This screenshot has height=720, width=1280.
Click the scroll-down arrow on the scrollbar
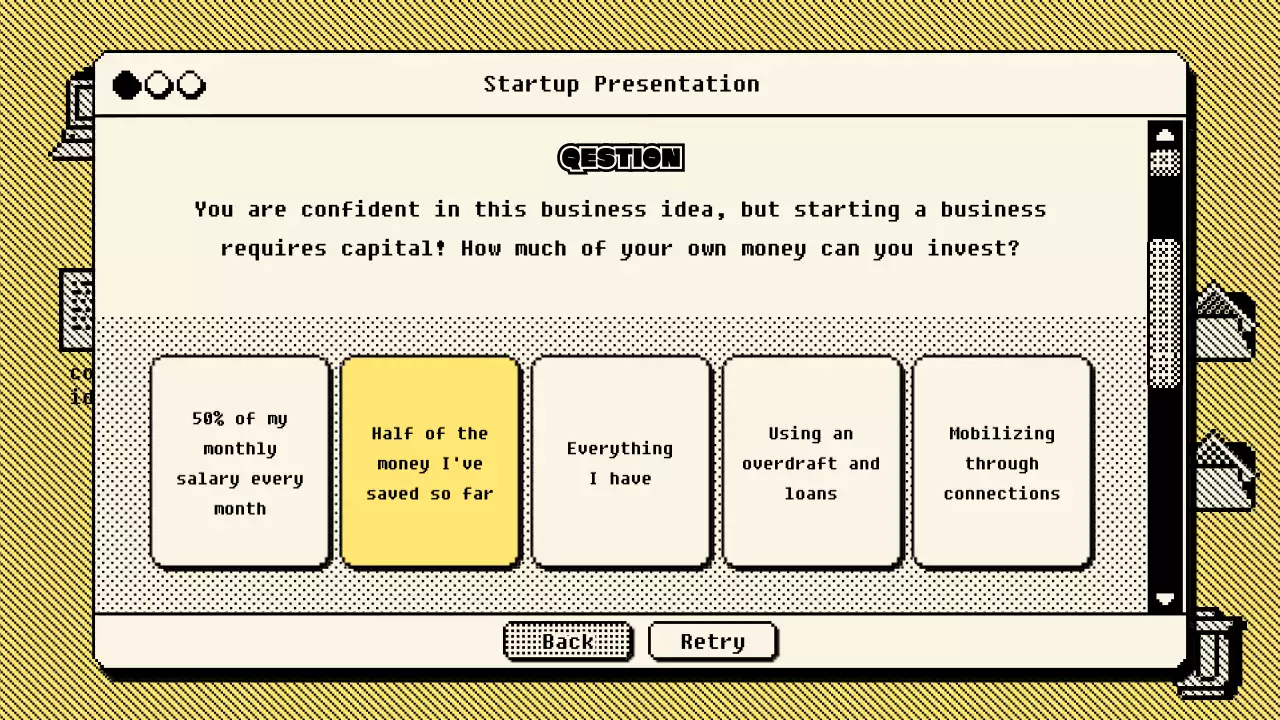coord(1166,600)
